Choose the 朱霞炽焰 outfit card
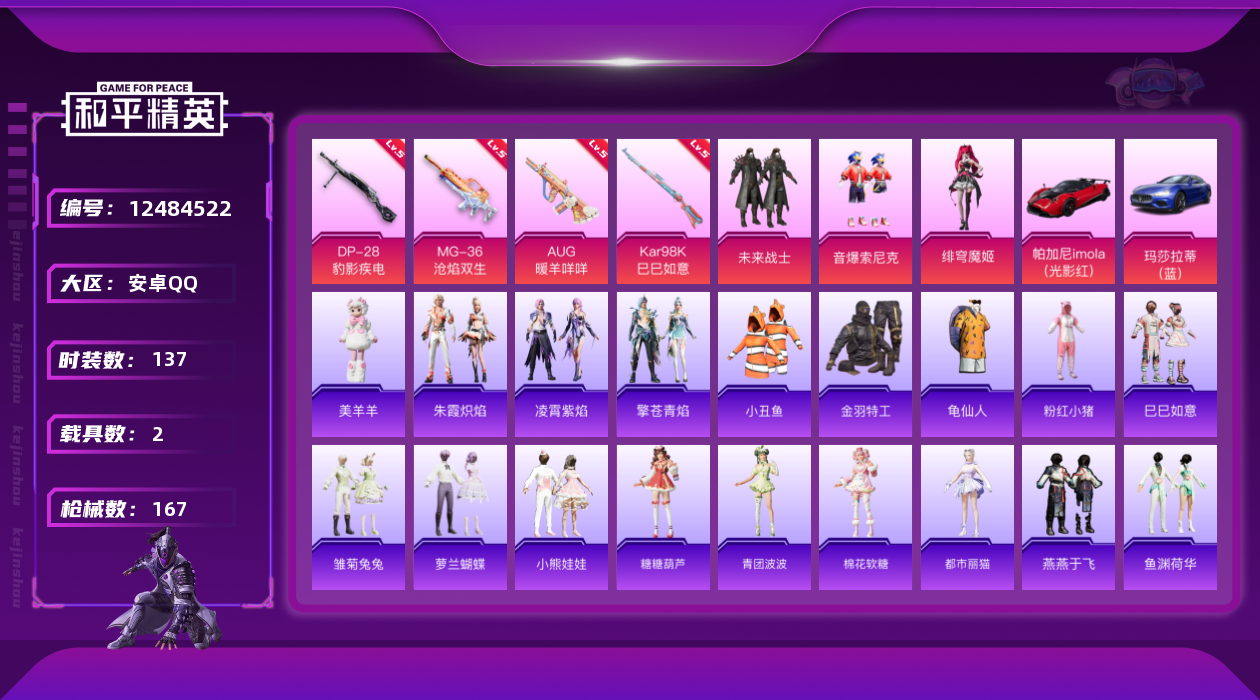Viewport: 1260px width, 700px height. pyautogui.click(x=460, y=364)
